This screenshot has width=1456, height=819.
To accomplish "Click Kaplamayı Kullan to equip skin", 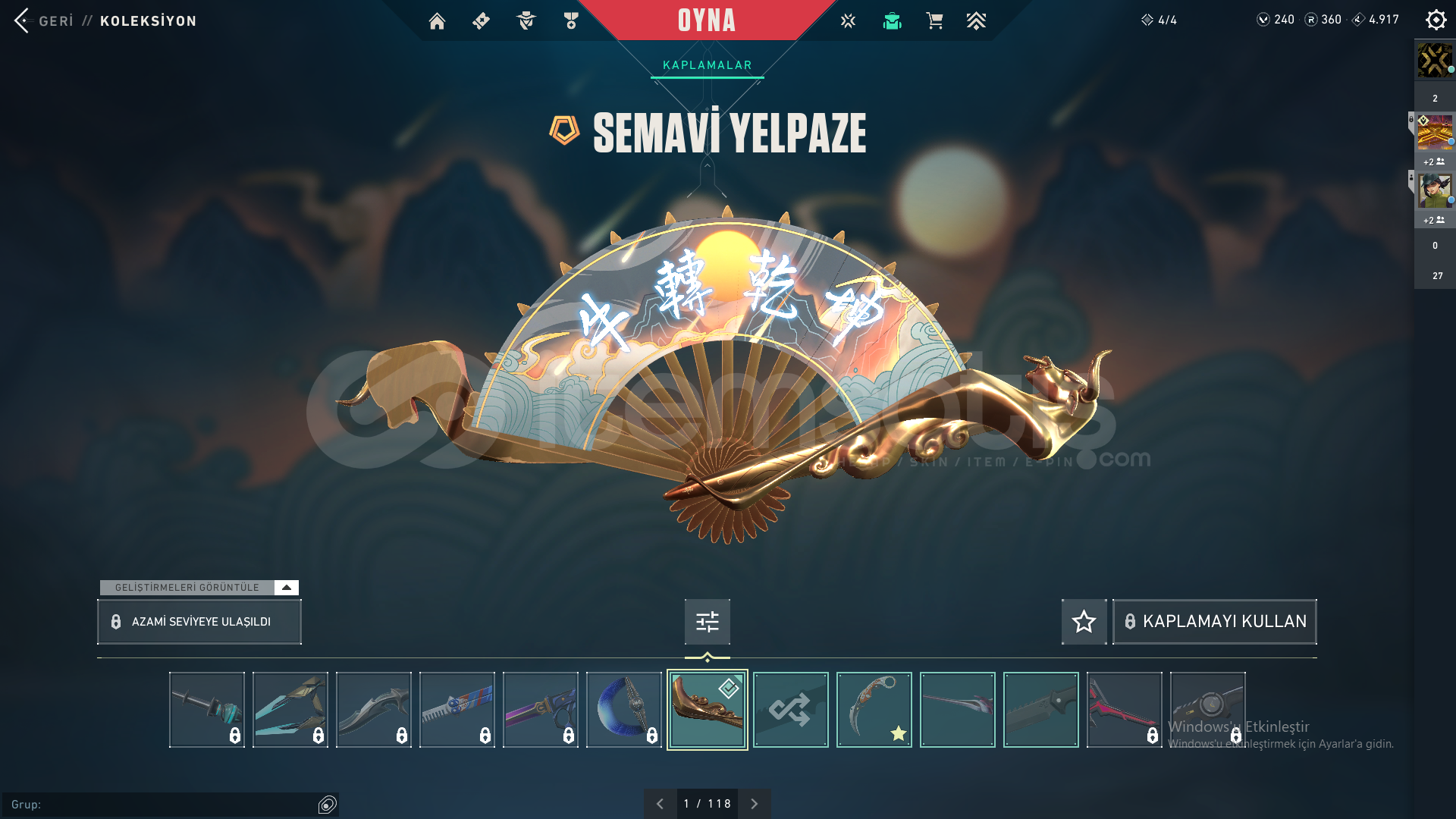I will pos(1214,622).
